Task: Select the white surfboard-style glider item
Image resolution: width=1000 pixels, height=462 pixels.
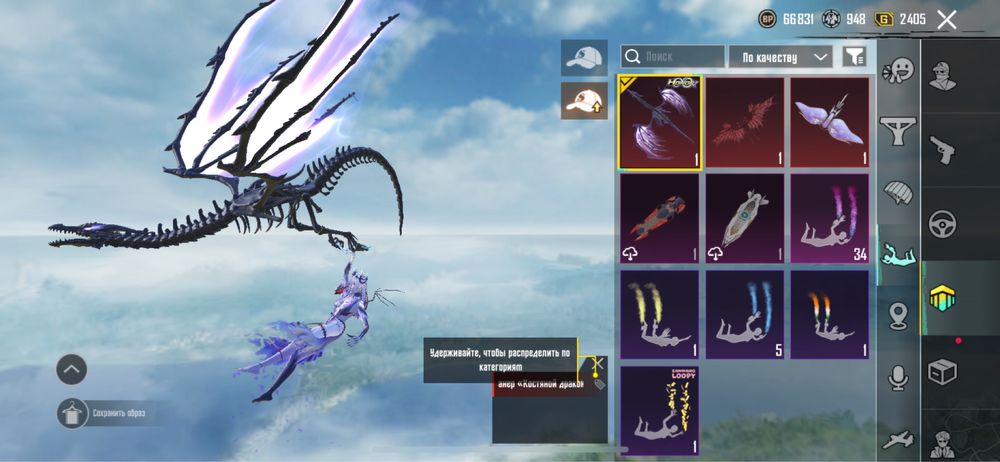Action: coord(745,218)
